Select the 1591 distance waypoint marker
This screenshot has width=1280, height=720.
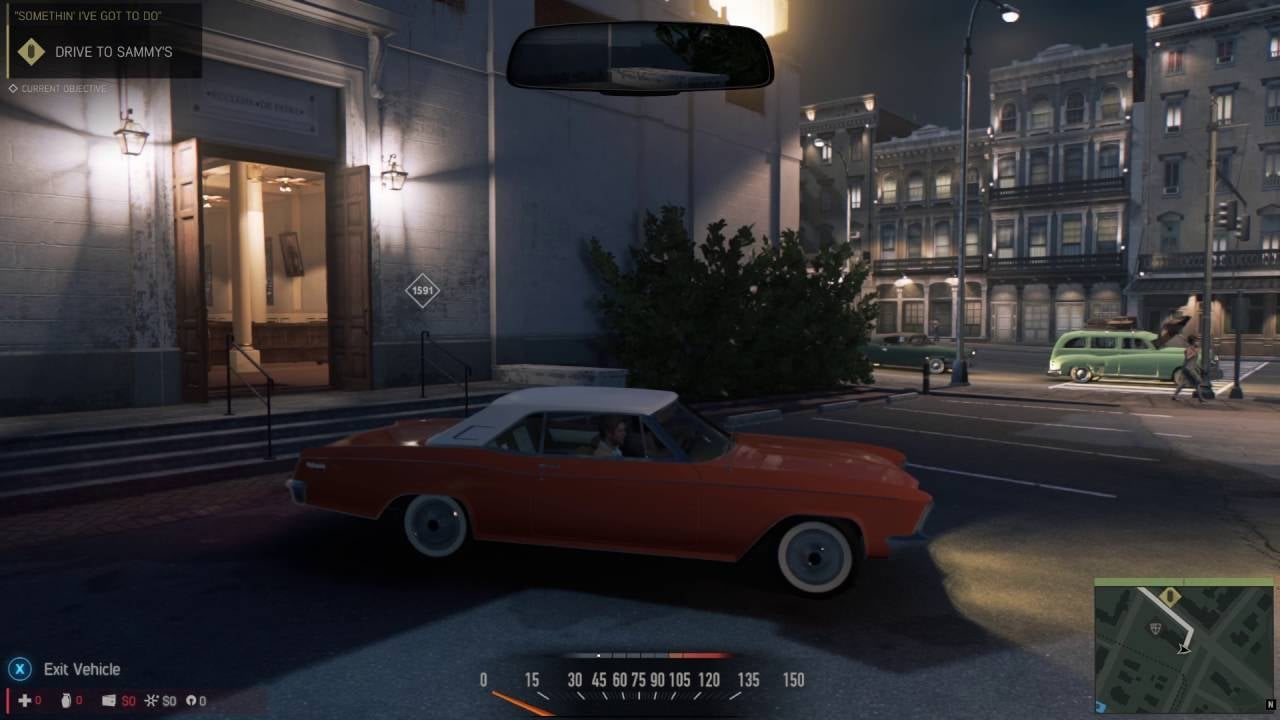point(422,291)
